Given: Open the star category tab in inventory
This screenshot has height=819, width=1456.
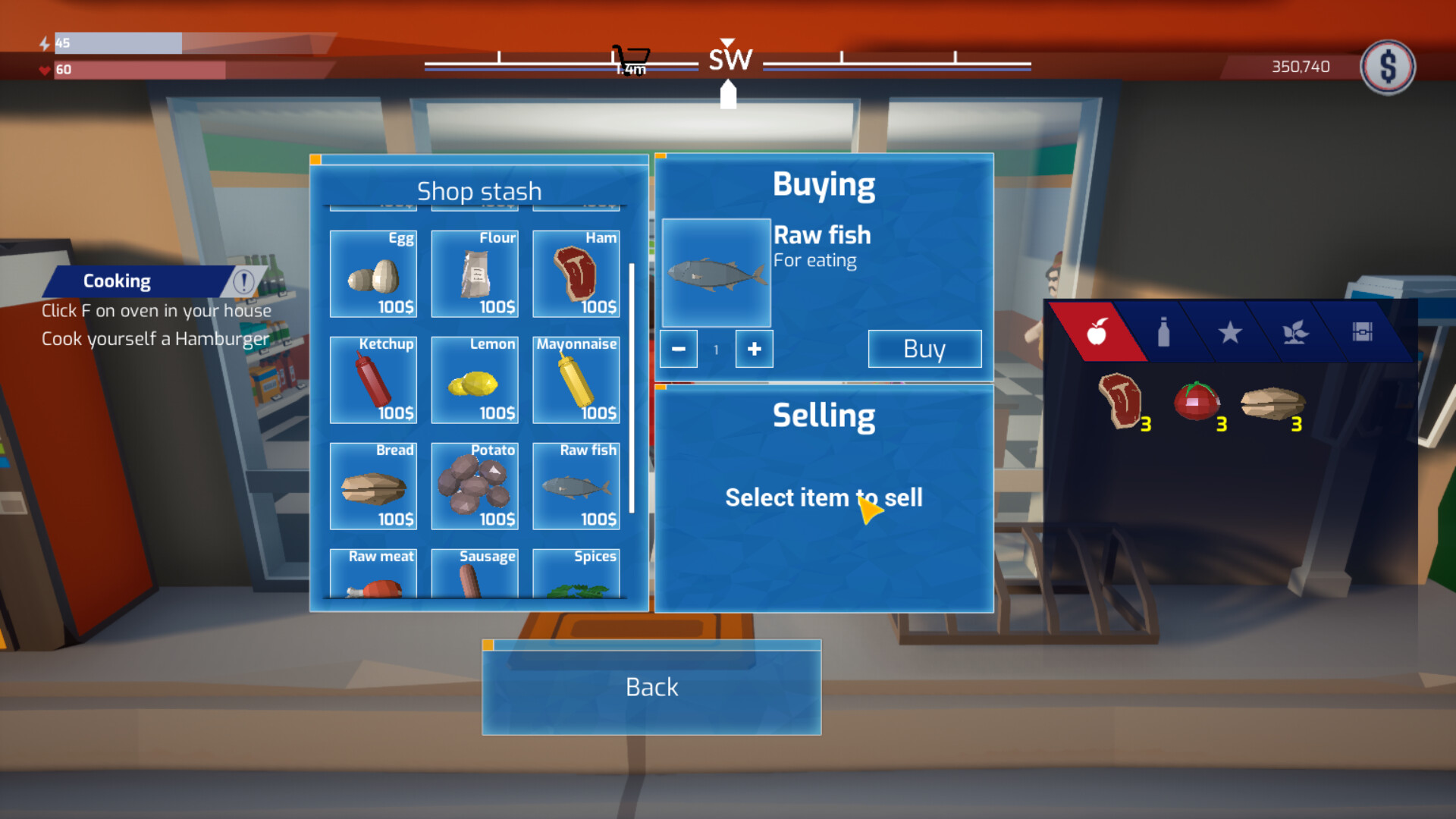Looking at the screenshot, I should pyautogui.click(x=1232, y=332).
